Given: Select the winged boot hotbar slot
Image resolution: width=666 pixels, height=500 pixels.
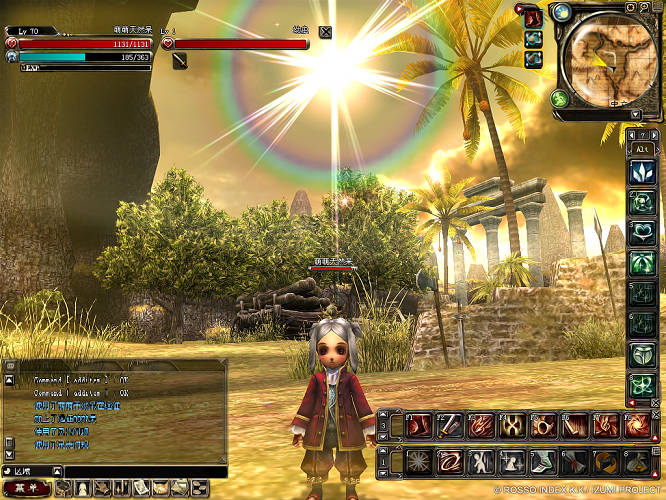Looking at the screenshot, I should pyautogui.click(x=543, y=461).
